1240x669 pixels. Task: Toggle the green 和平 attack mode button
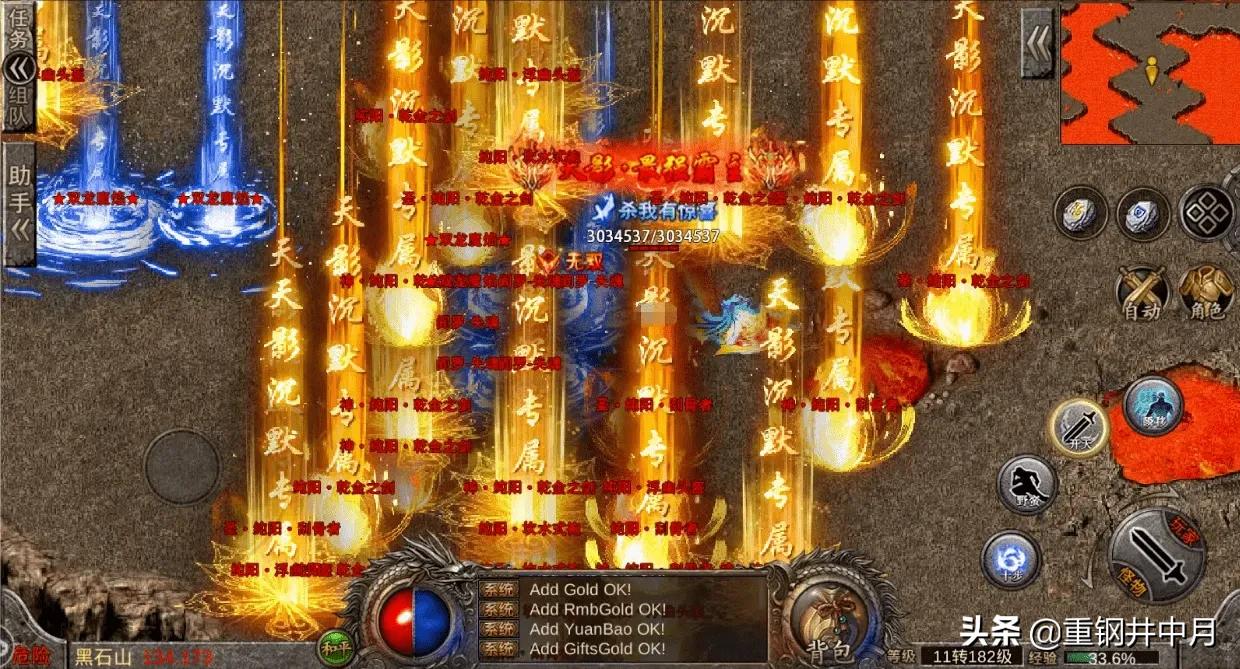333,646
